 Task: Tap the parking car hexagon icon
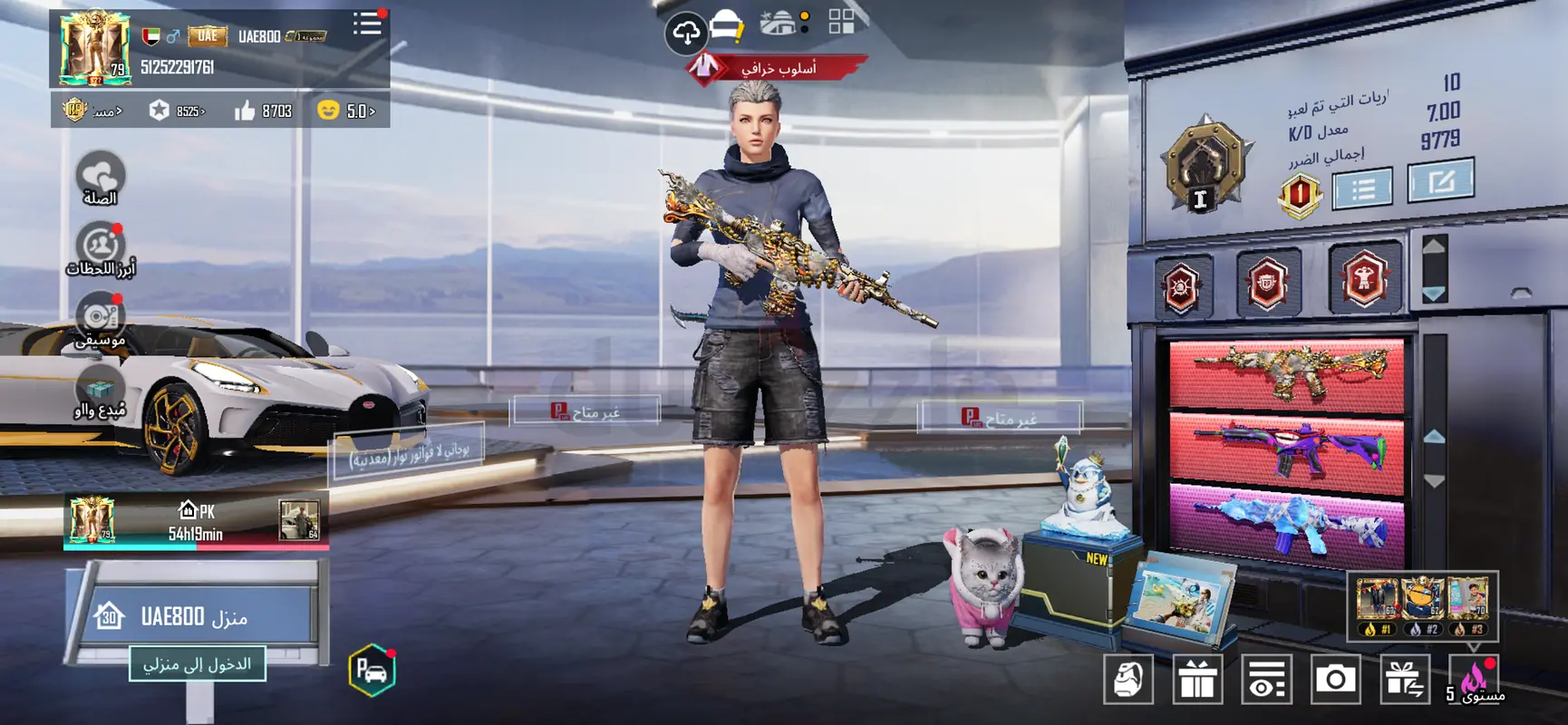(x=372, y=671)
